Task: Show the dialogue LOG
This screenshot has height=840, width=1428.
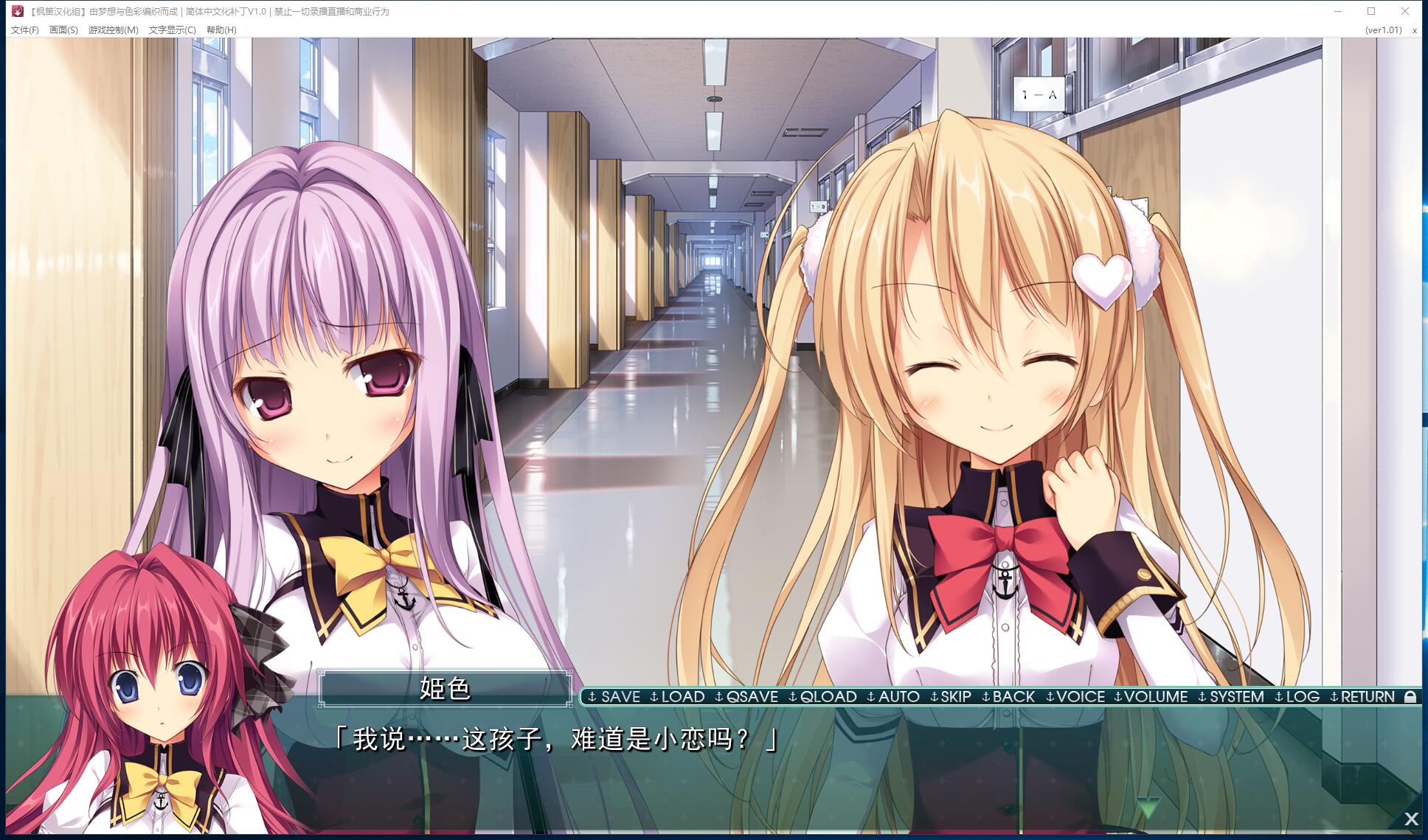Action: point(1297,697)
